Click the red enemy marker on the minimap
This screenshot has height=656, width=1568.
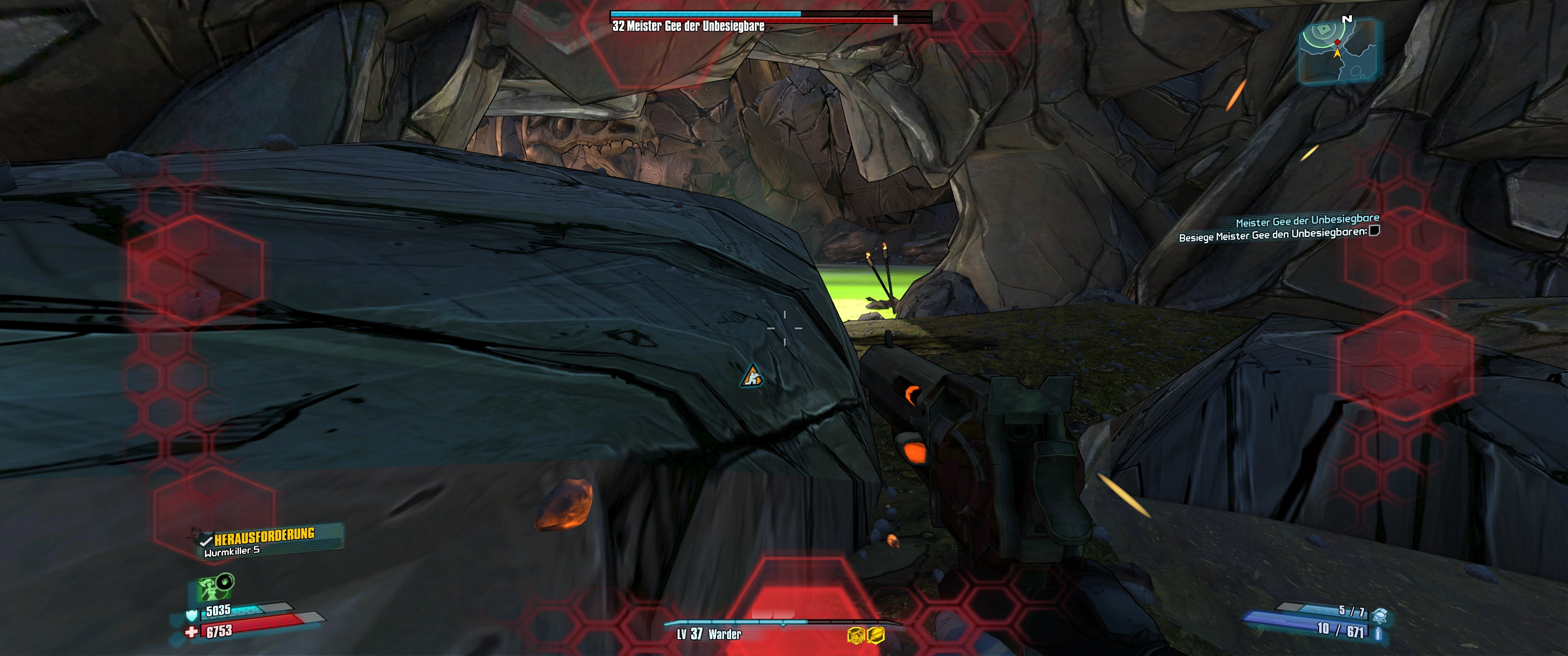pyautogui.click(x=1337, y=42)
